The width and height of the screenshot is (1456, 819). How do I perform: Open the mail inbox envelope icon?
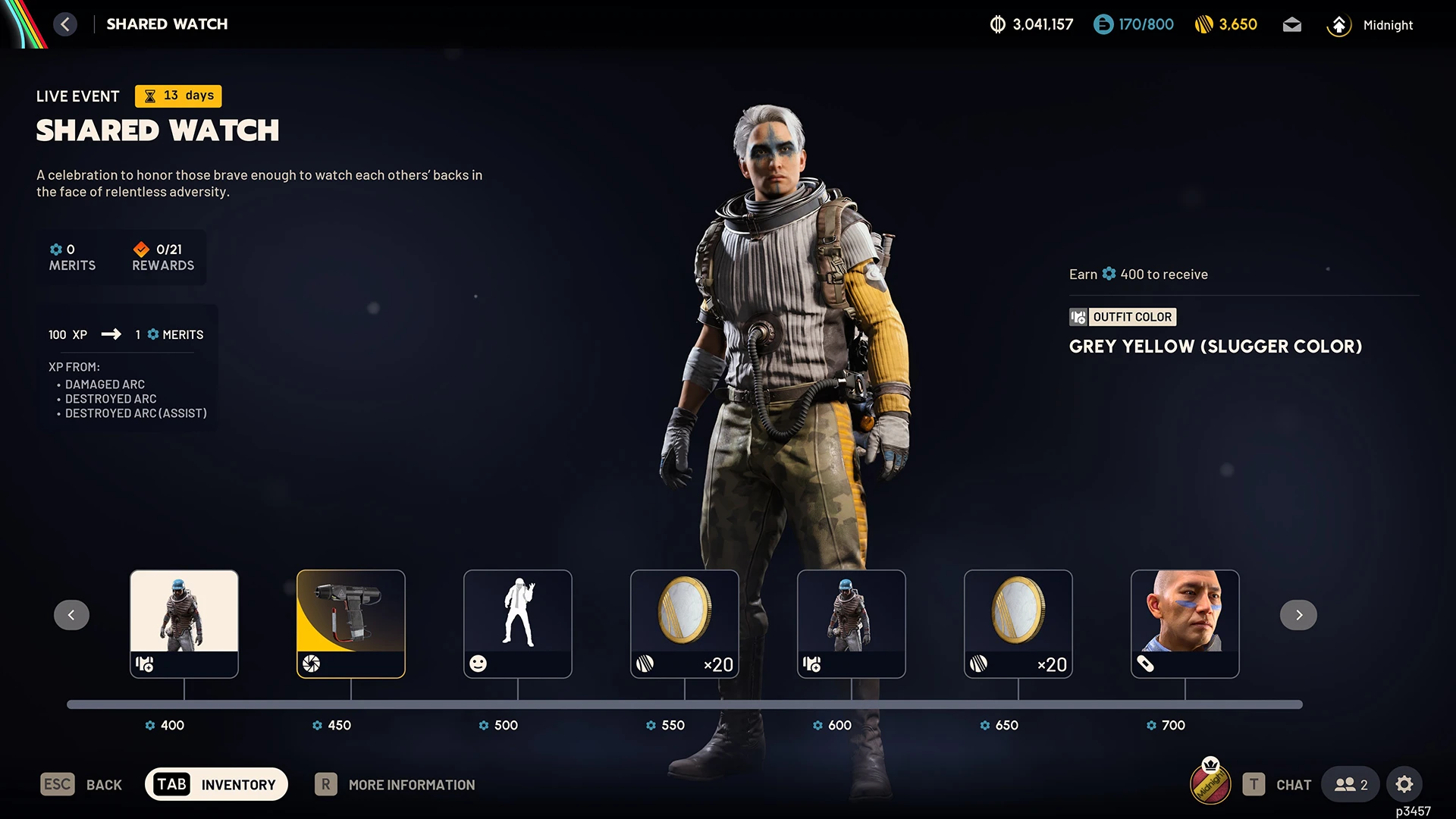(x=1291, y=24)
